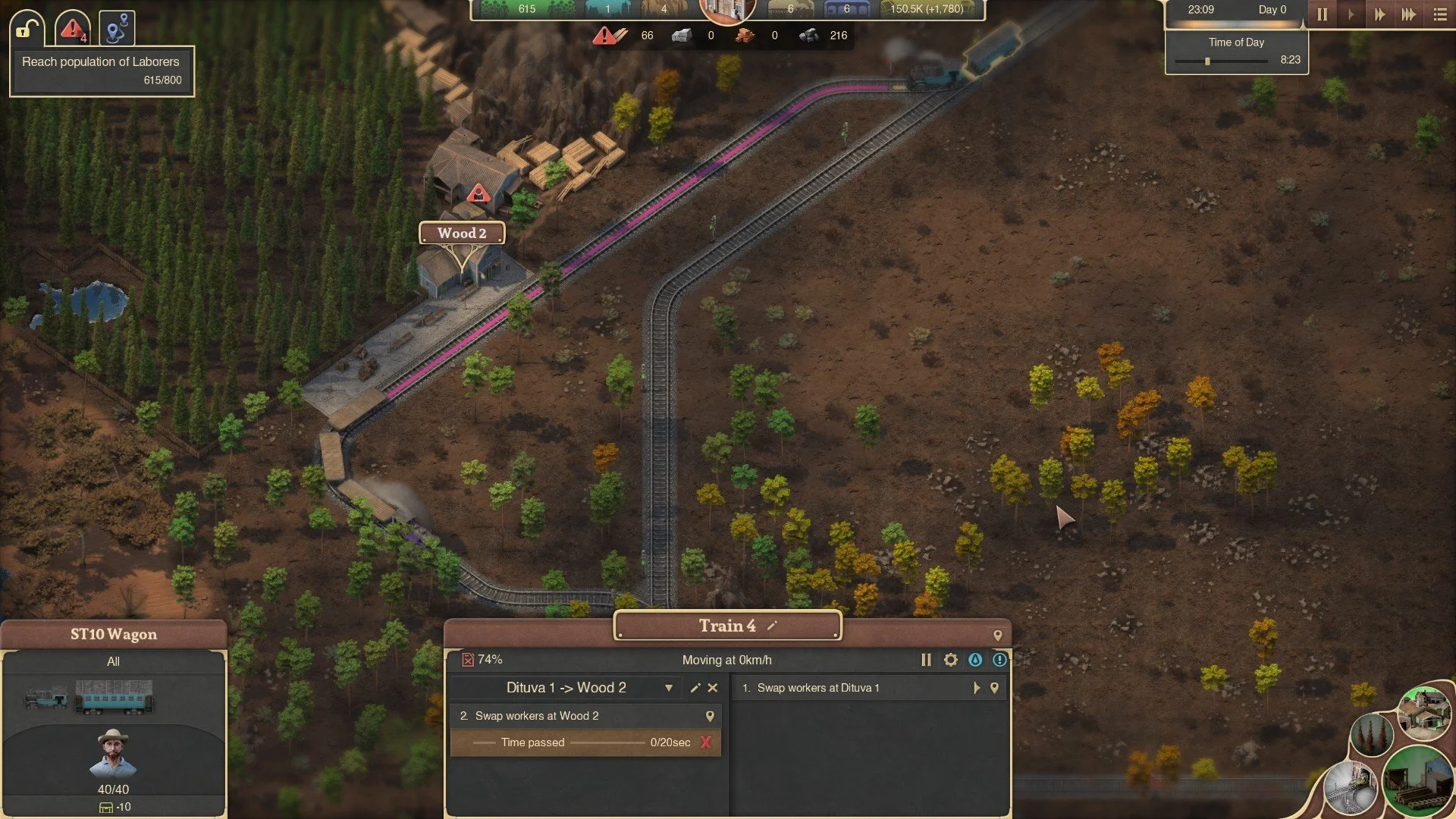Select the Wood 2 station label
This screenshot has width=1456, height=819.
point(462,234)
